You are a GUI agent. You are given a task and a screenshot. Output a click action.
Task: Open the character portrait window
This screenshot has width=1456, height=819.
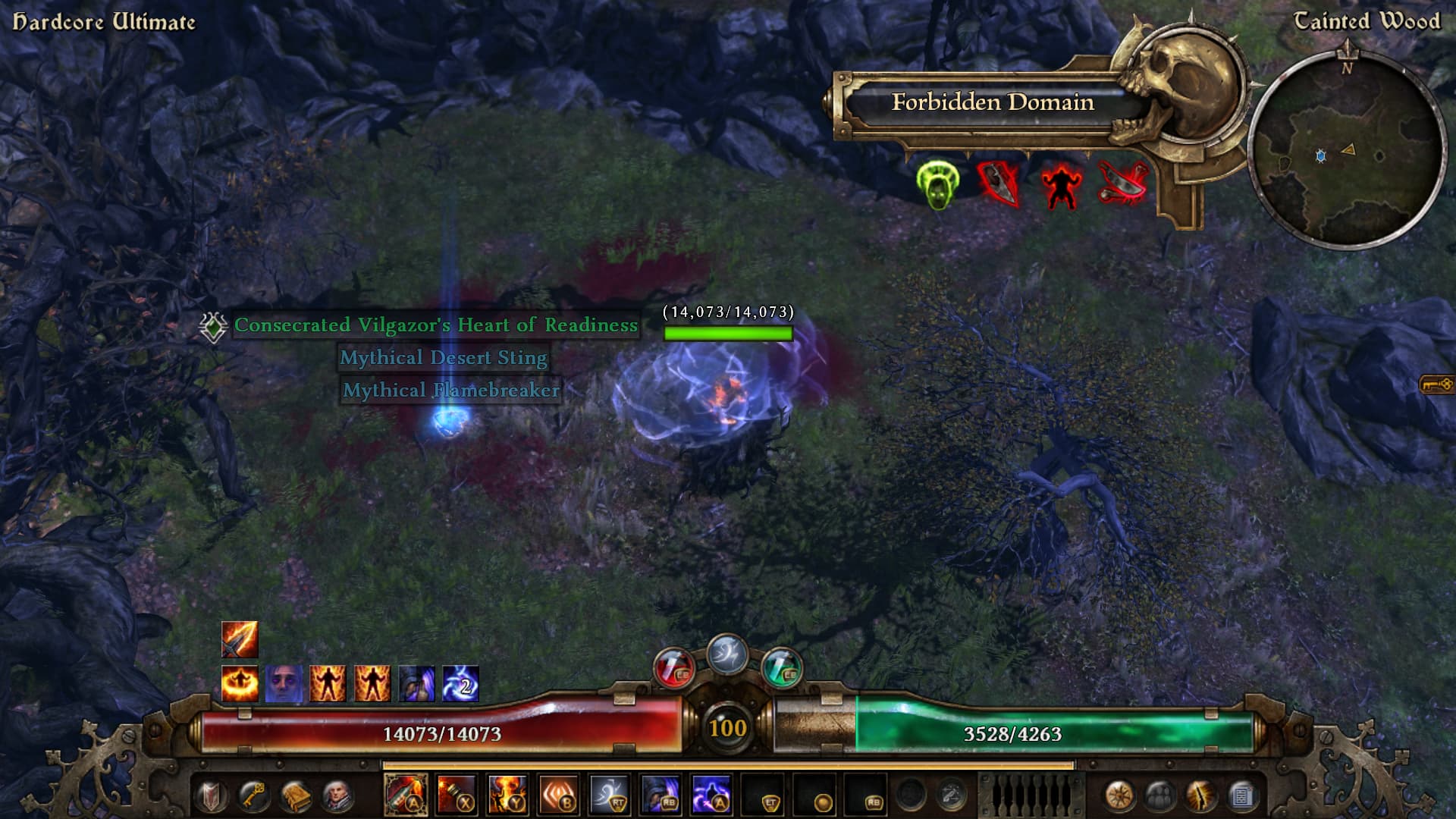(x=337, y=795)
